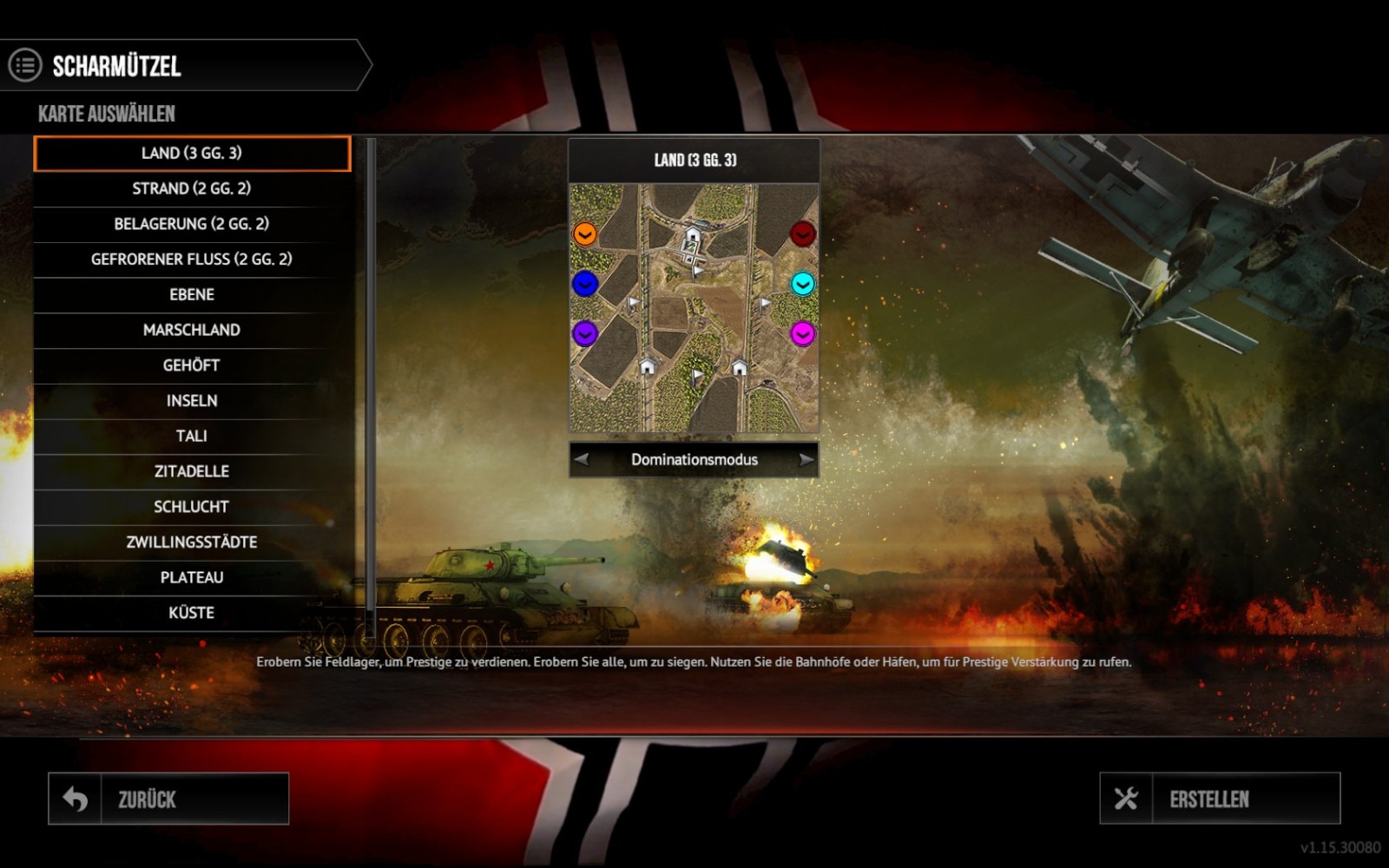Click the Zurück back button
The image size is (1389, 868).
(168, 799)
